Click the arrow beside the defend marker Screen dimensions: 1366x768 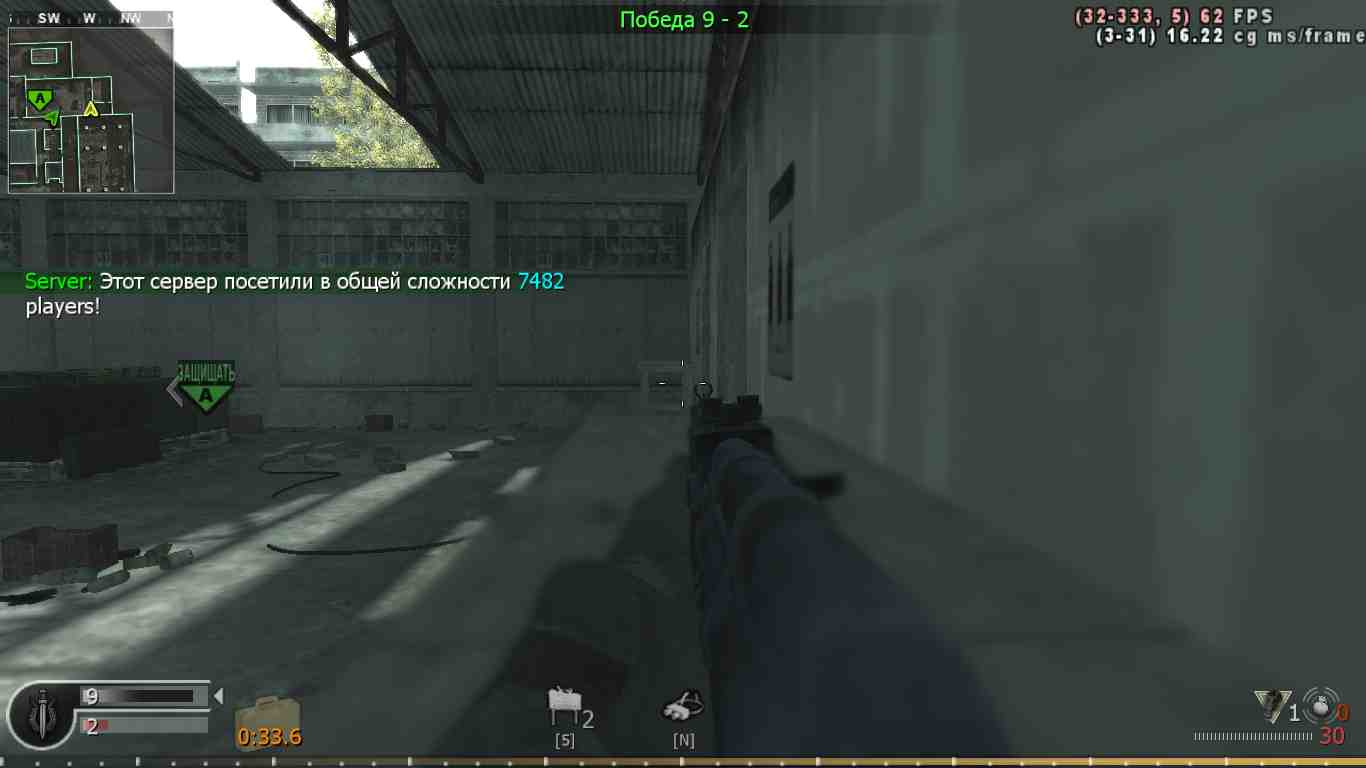pos(171,389)
